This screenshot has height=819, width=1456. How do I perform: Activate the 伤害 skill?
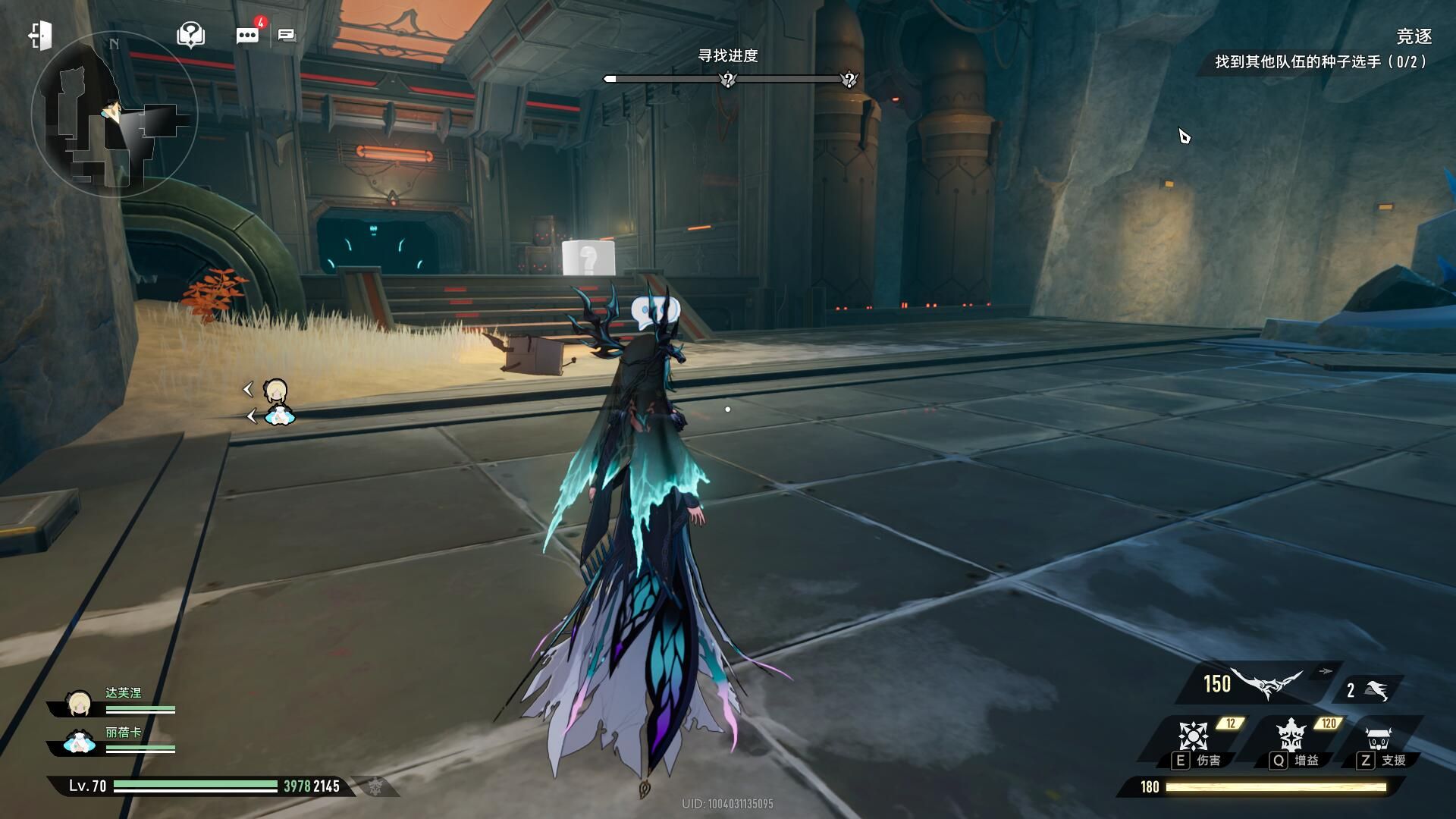point(1193,739)
